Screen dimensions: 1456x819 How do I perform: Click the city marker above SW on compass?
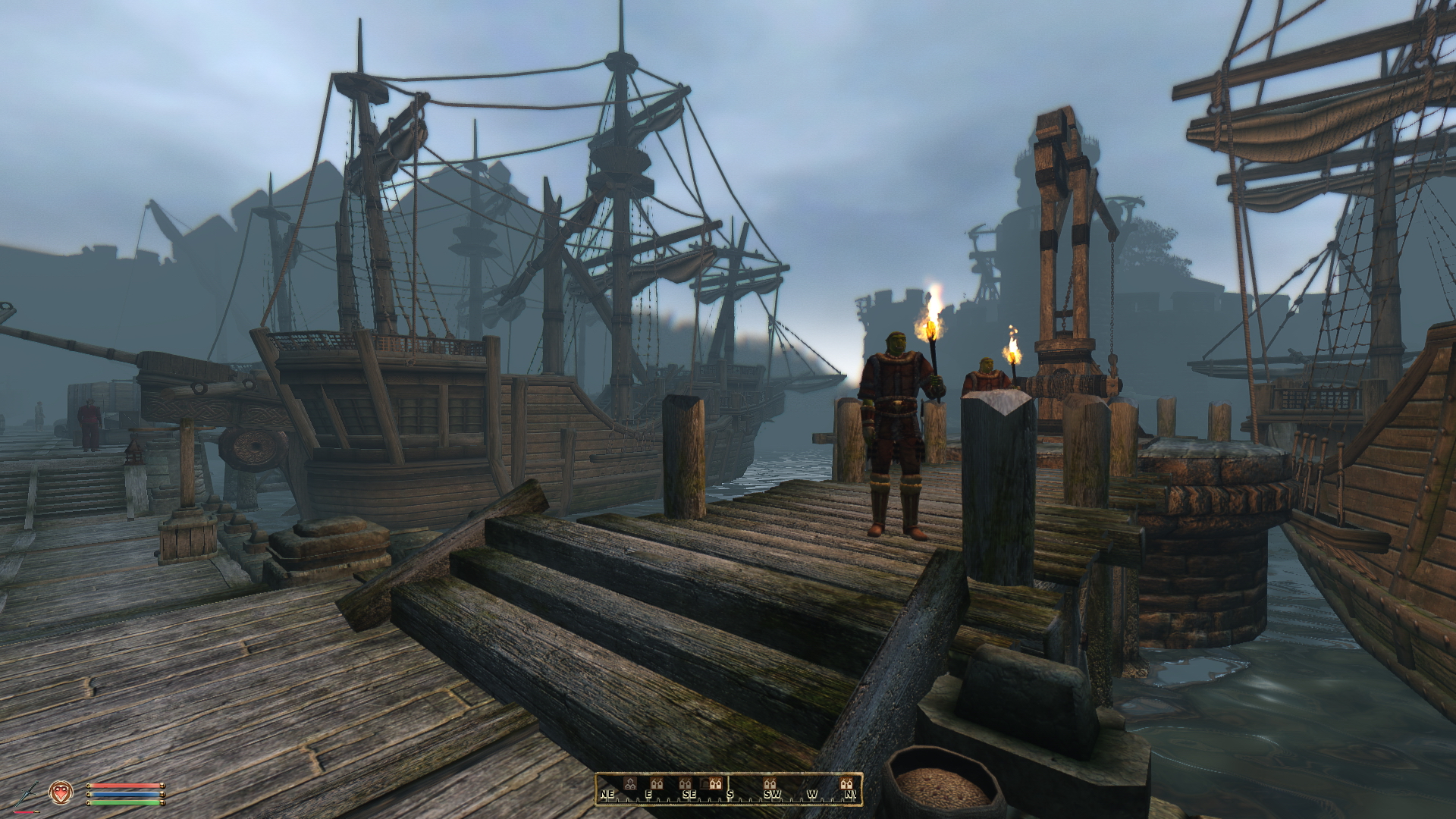(x=769, y=783)
